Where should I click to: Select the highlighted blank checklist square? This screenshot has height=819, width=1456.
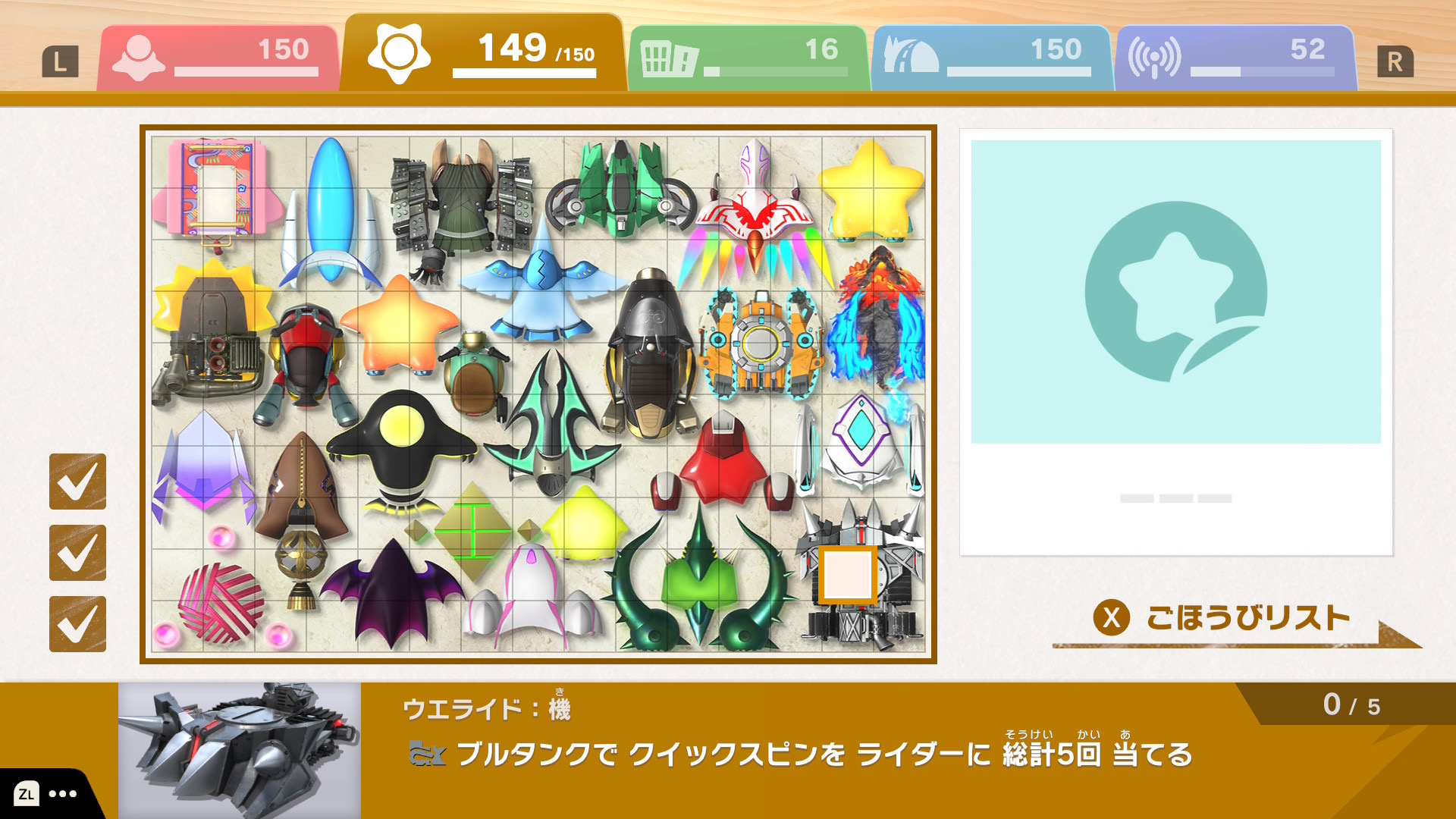pyautogui.click(x=847, y=575)
